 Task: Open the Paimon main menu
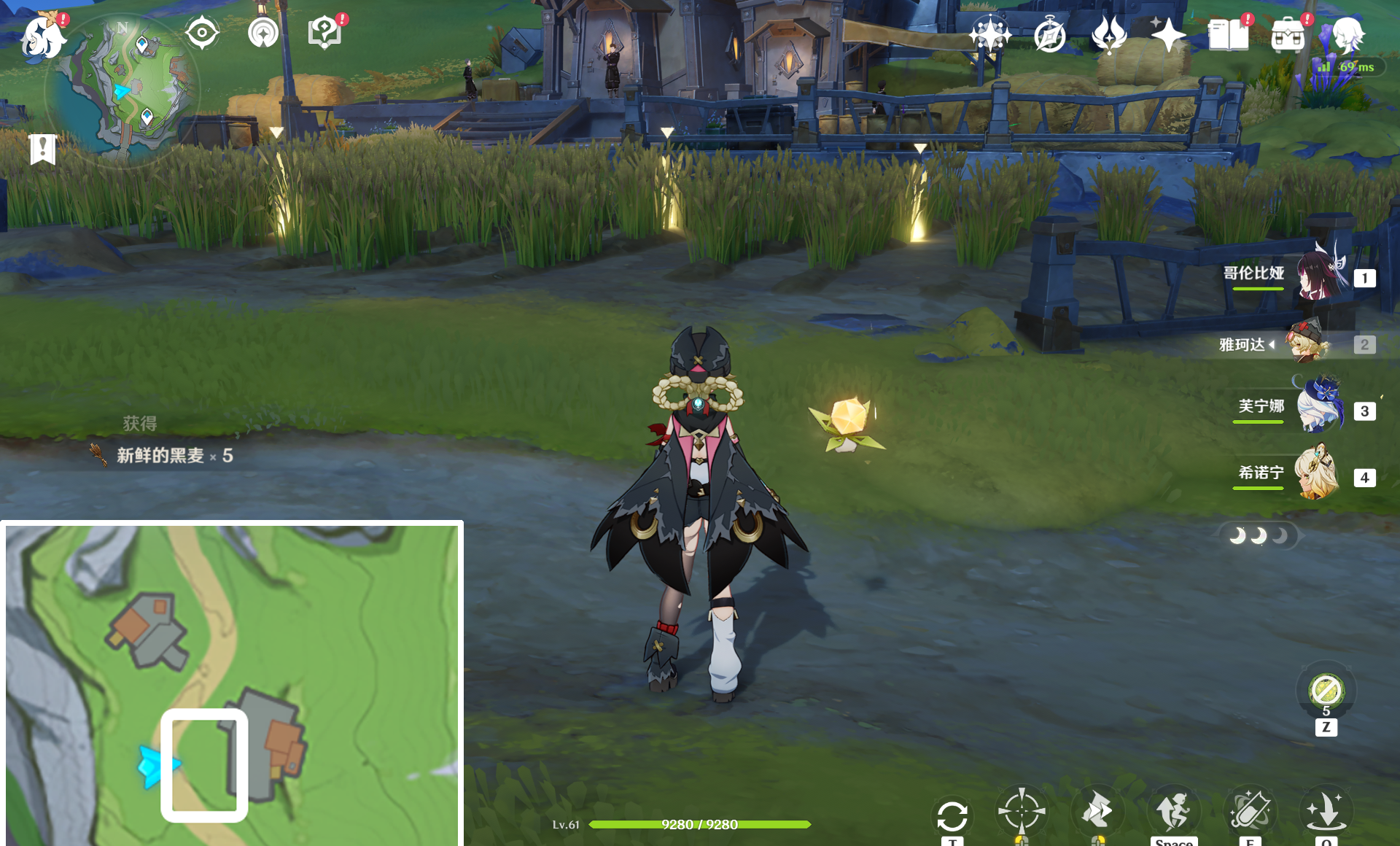(42, 36)
